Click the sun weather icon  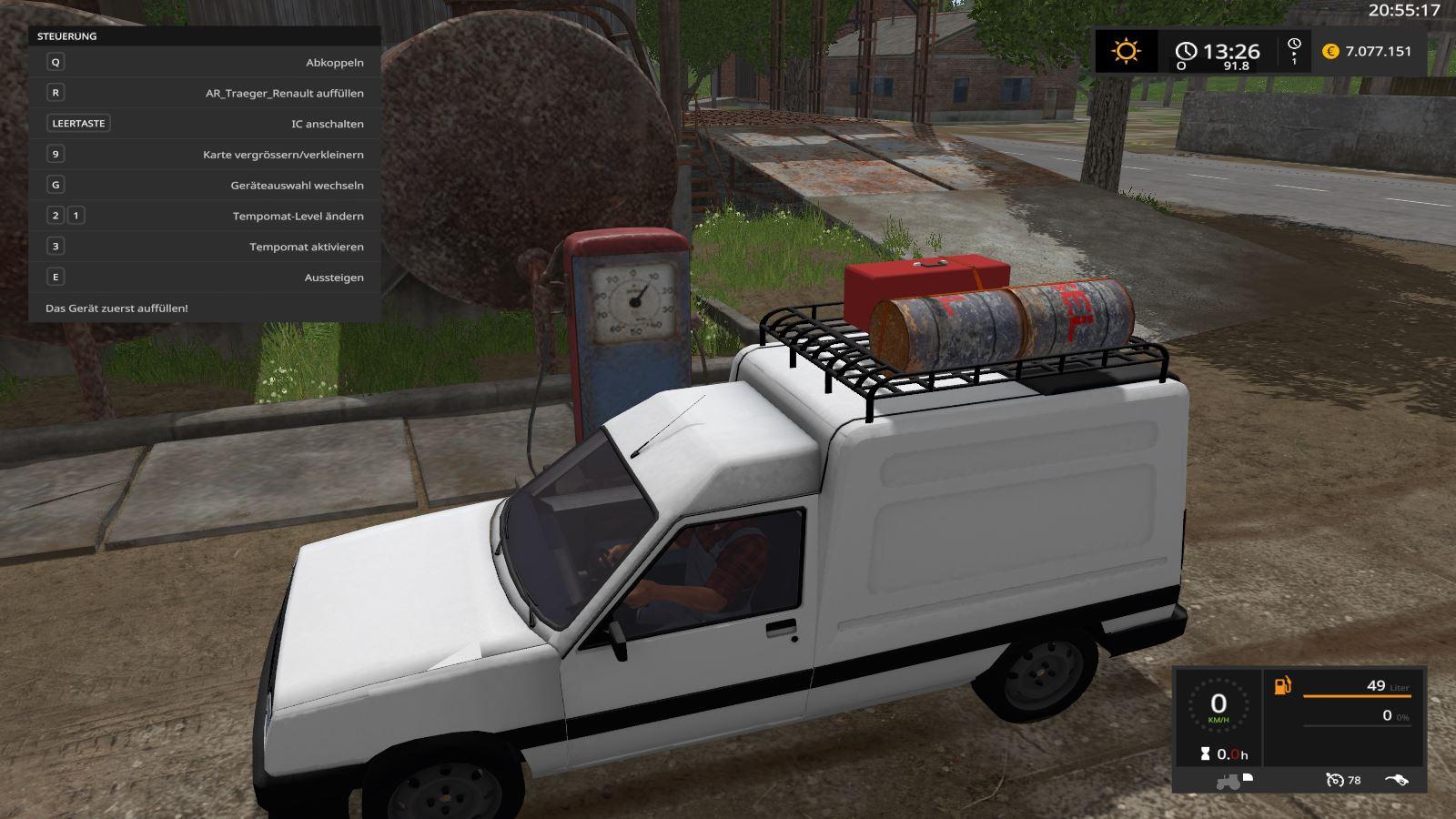point(1126,52)
